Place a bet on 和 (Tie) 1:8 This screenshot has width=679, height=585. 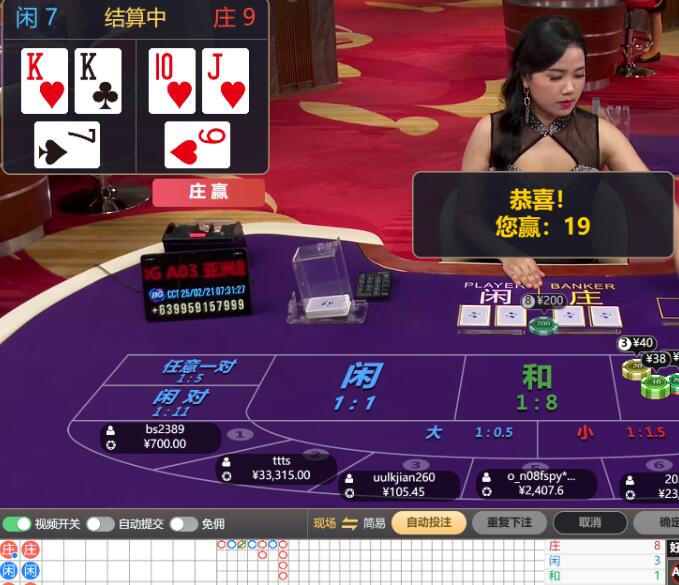point(537,386)
